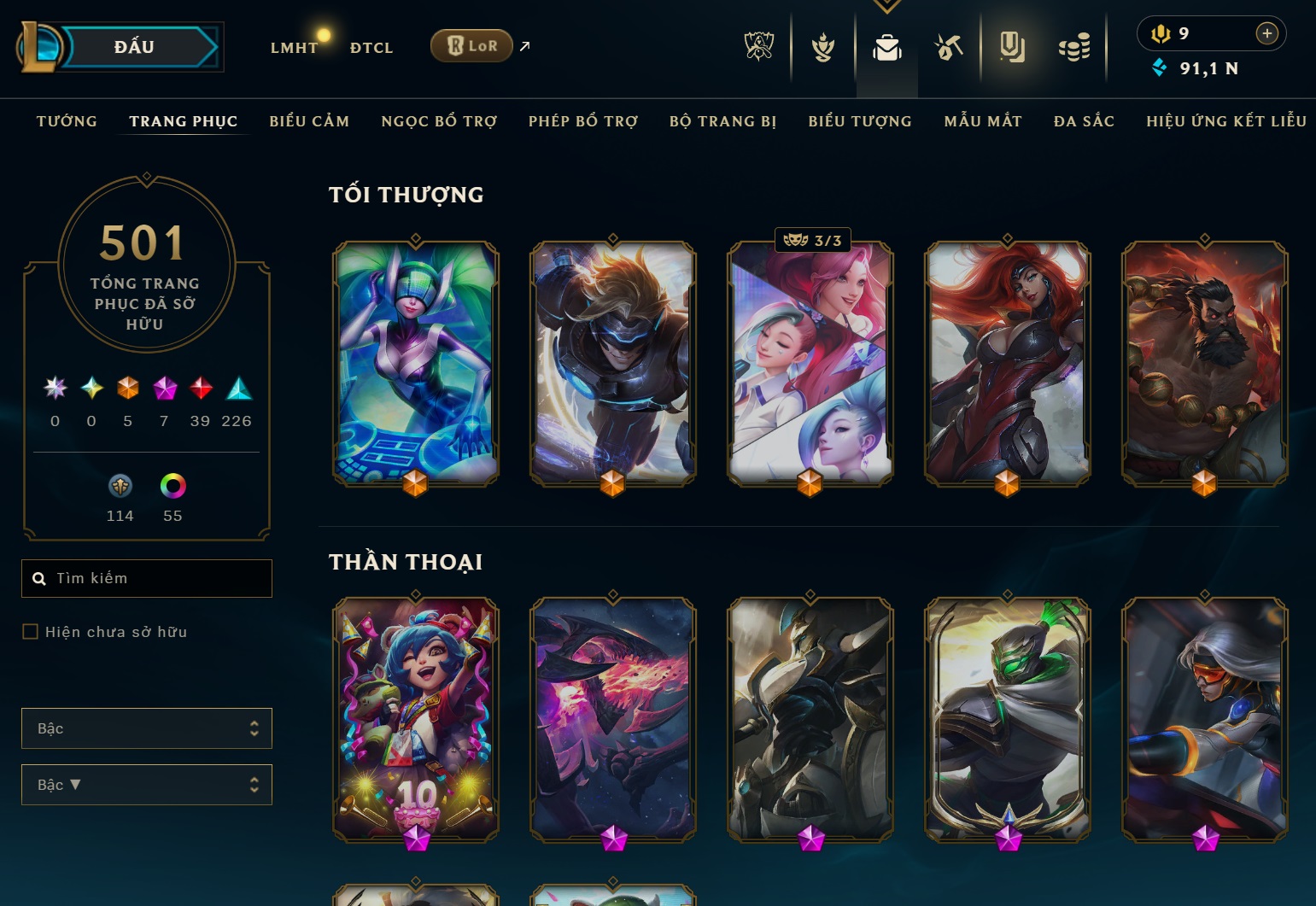Image resolution: width=1316 pixels, height=906 pixels.
Task: Click the RP currency icon showing 9
Action: click(x=1163, y=32)
